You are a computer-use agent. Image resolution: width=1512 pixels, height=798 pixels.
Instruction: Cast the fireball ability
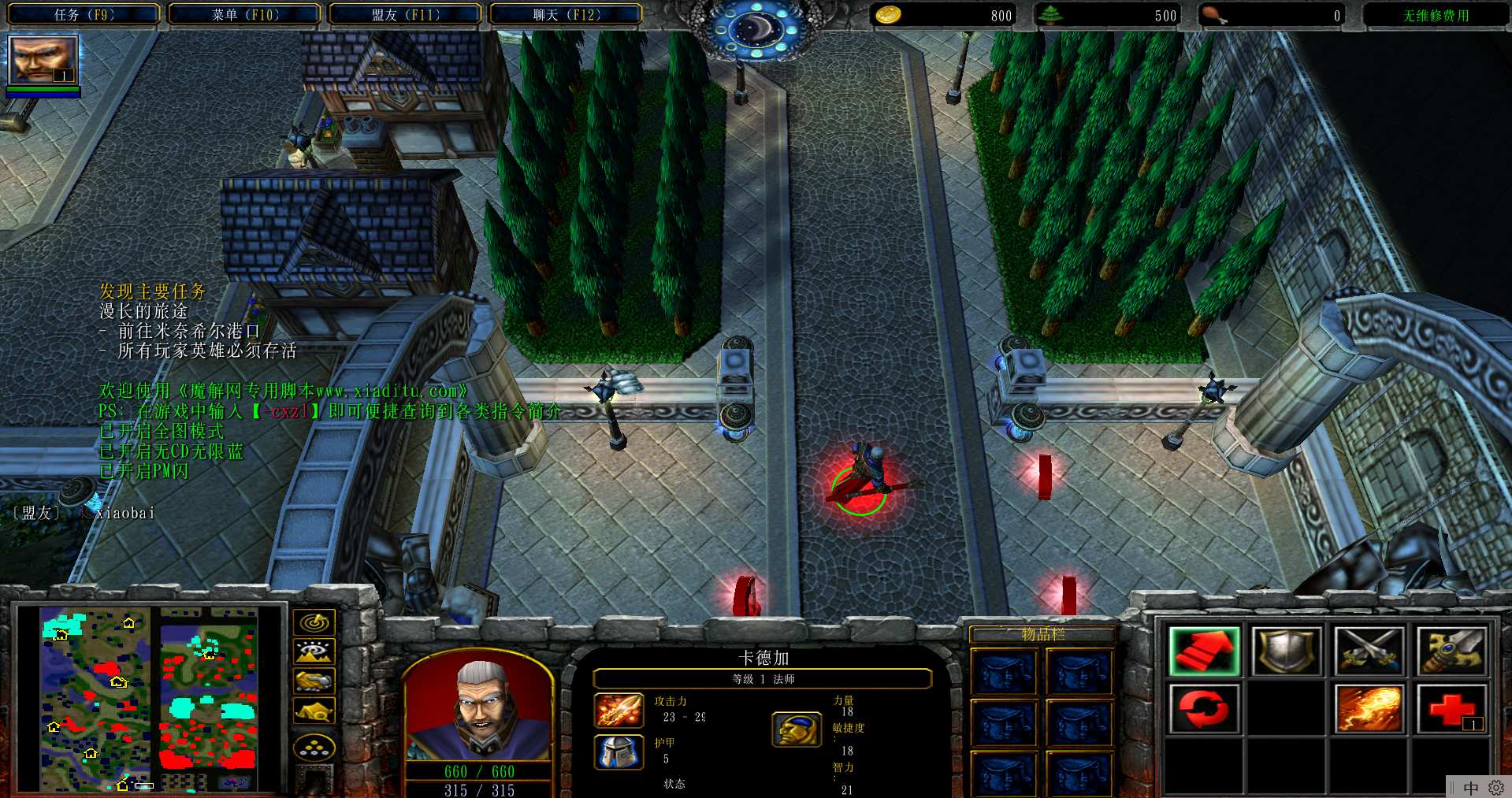pyautogui.click(x=1369, y=708)
